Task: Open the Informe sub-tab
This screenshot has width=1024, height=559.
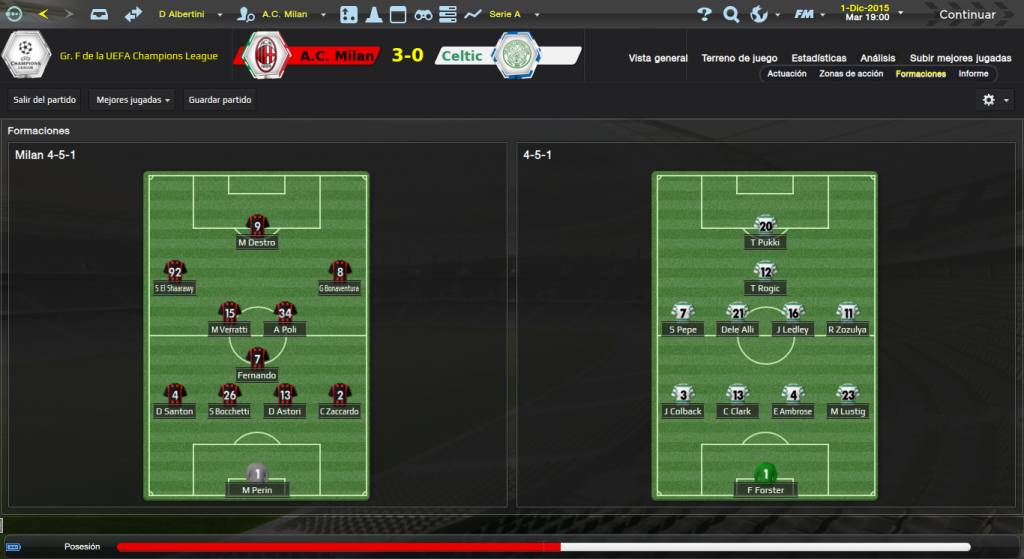Action: pos(973,74)
